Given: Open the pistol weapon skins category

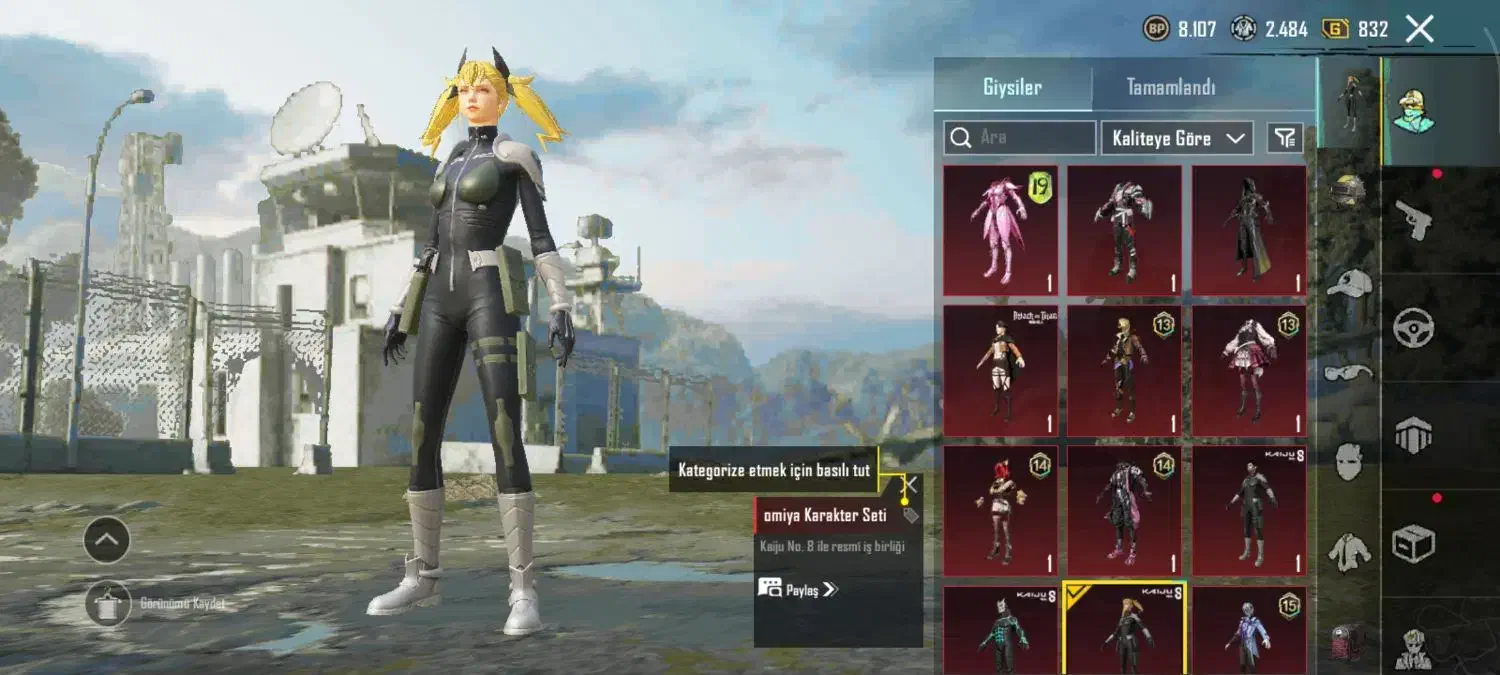Looking at the screenshot, I should pyautogui.click(x=1413, y=218).
